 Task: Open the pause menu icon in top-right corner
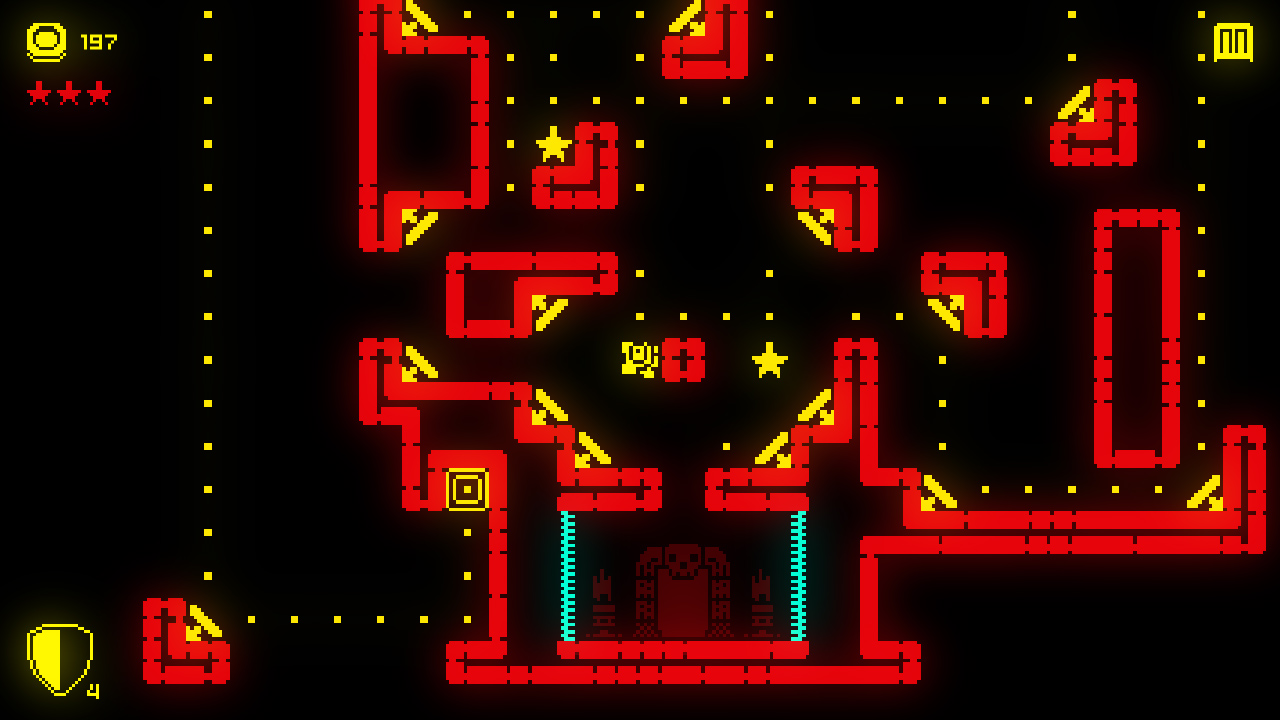[x=1233, y=42]
